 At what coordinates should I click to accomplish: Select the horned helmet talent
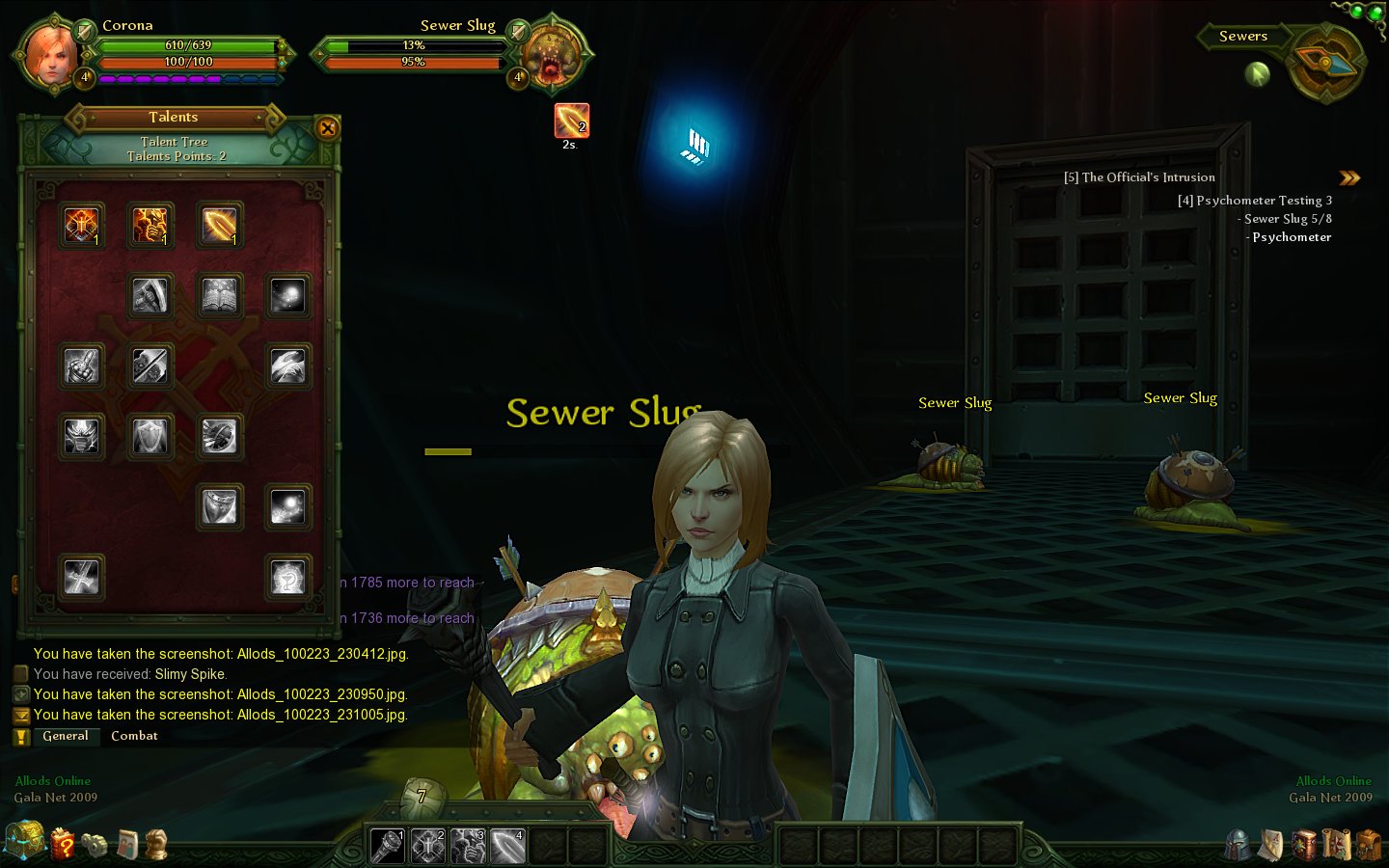pos(81,437)
